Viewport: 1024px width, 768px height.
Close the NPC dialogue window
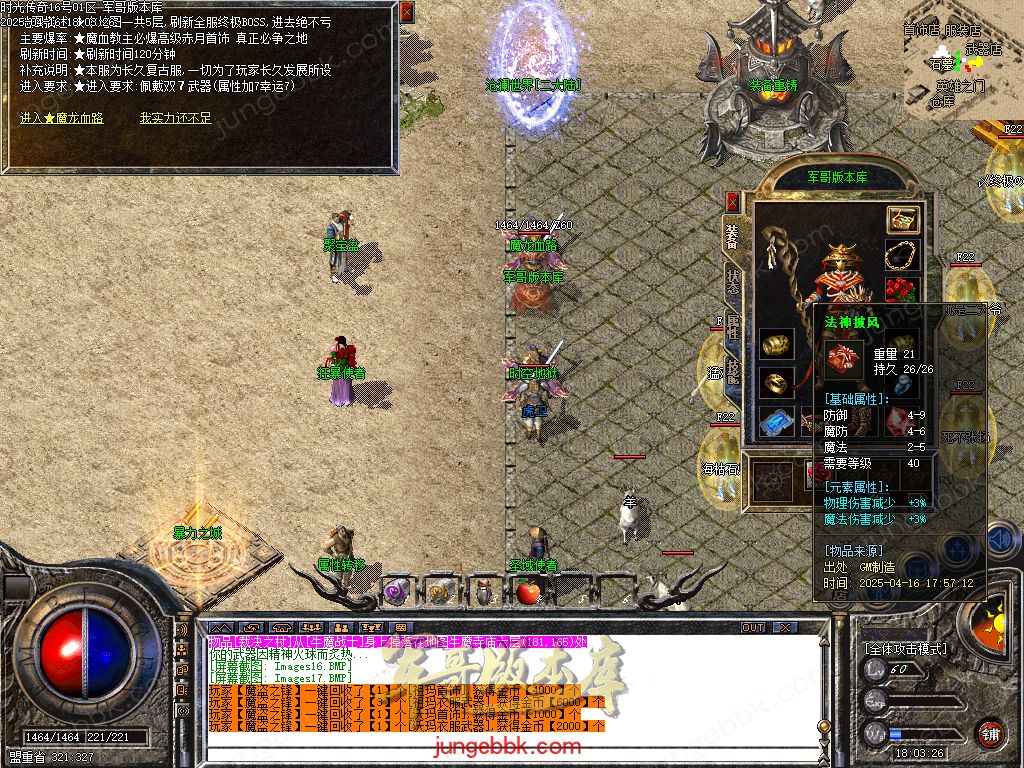point(406,13)
